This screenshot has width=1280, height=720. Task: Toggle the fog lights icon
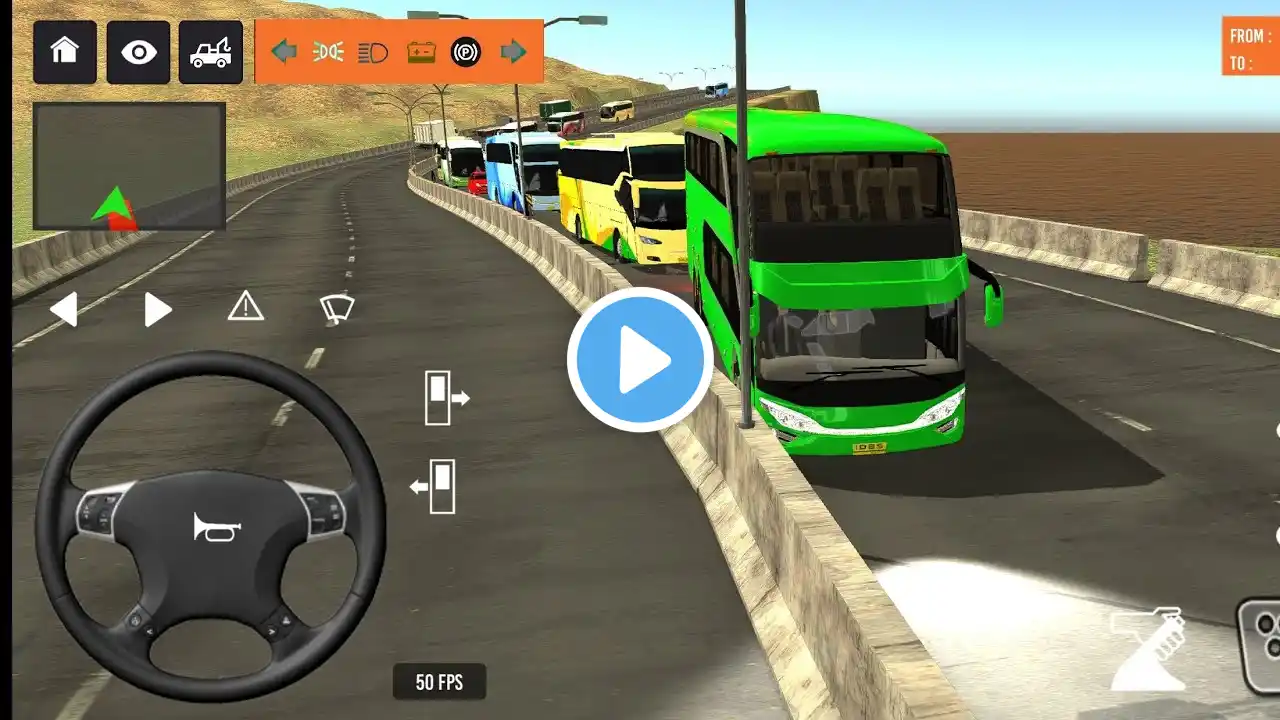pyautogui.click(x=328, y=52)
